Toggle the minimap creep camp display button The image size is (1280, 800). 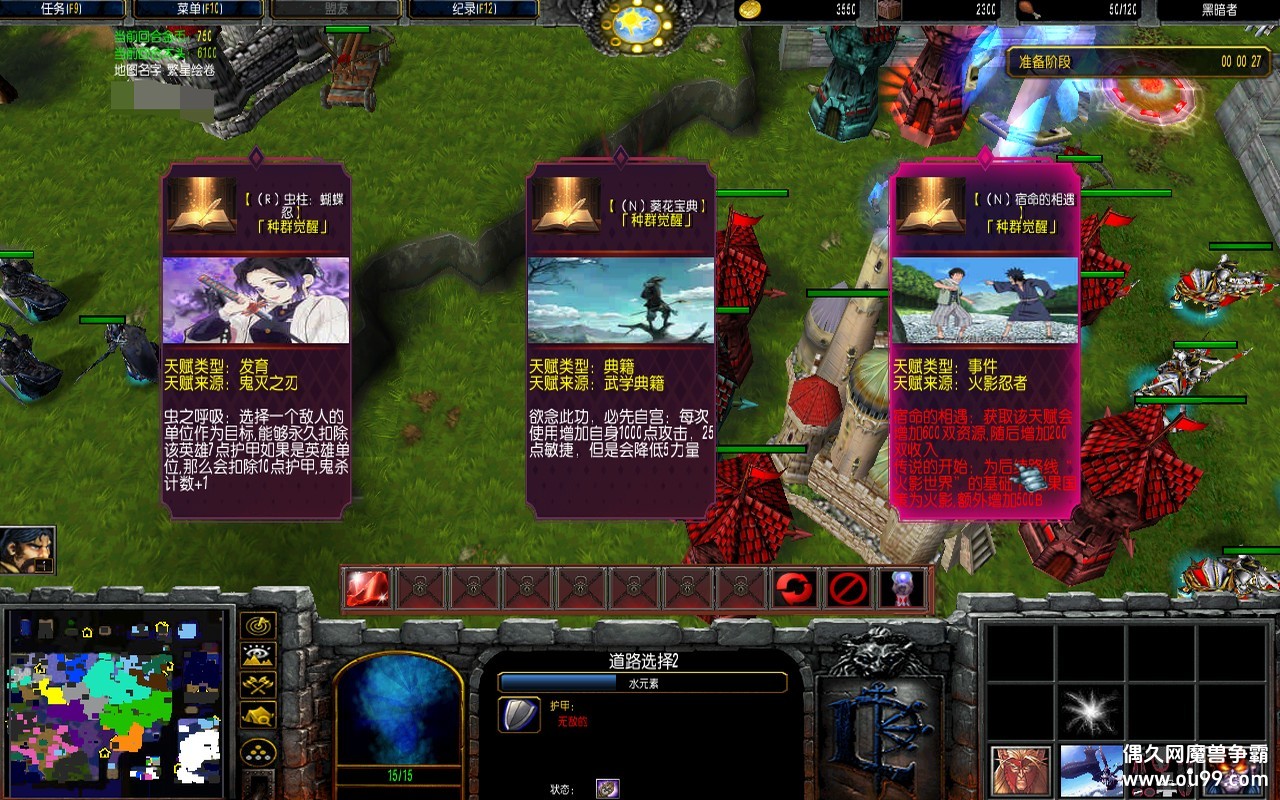[x=259, y=716]
